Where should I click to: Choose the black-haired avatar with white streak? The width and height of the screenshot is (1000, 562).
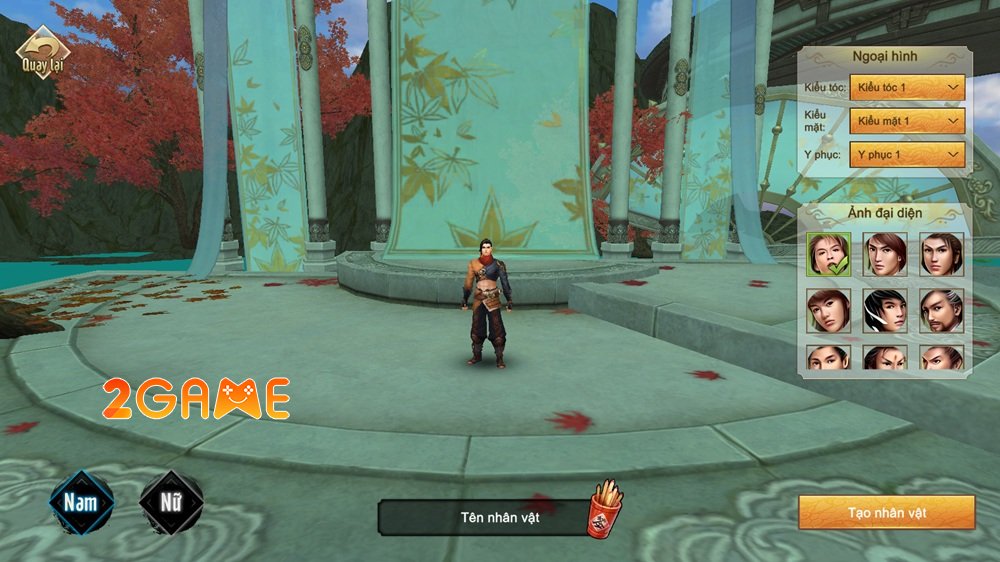[x=885, y=311]
